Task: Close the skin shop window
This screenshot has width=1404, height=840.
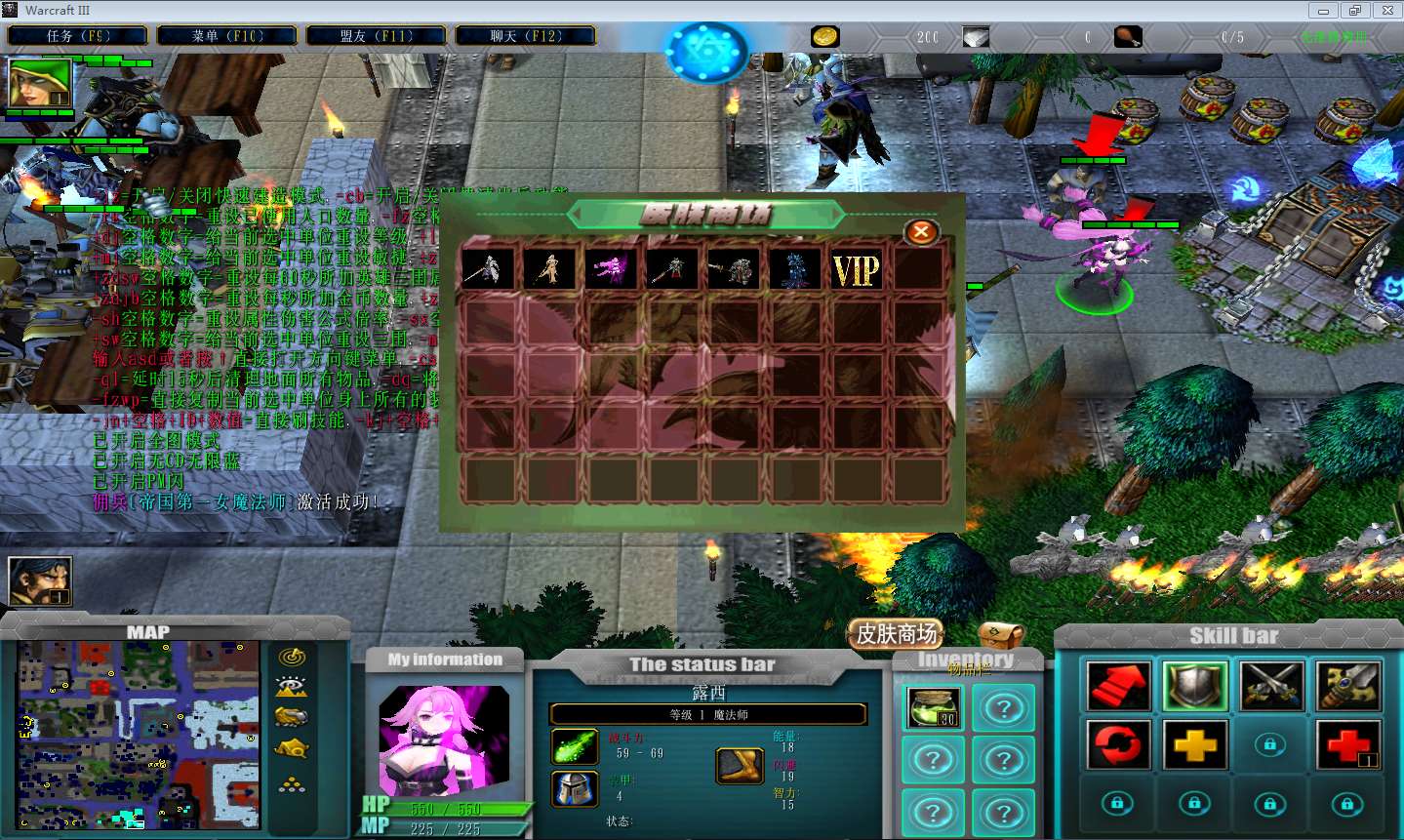Action: point(920,232)
